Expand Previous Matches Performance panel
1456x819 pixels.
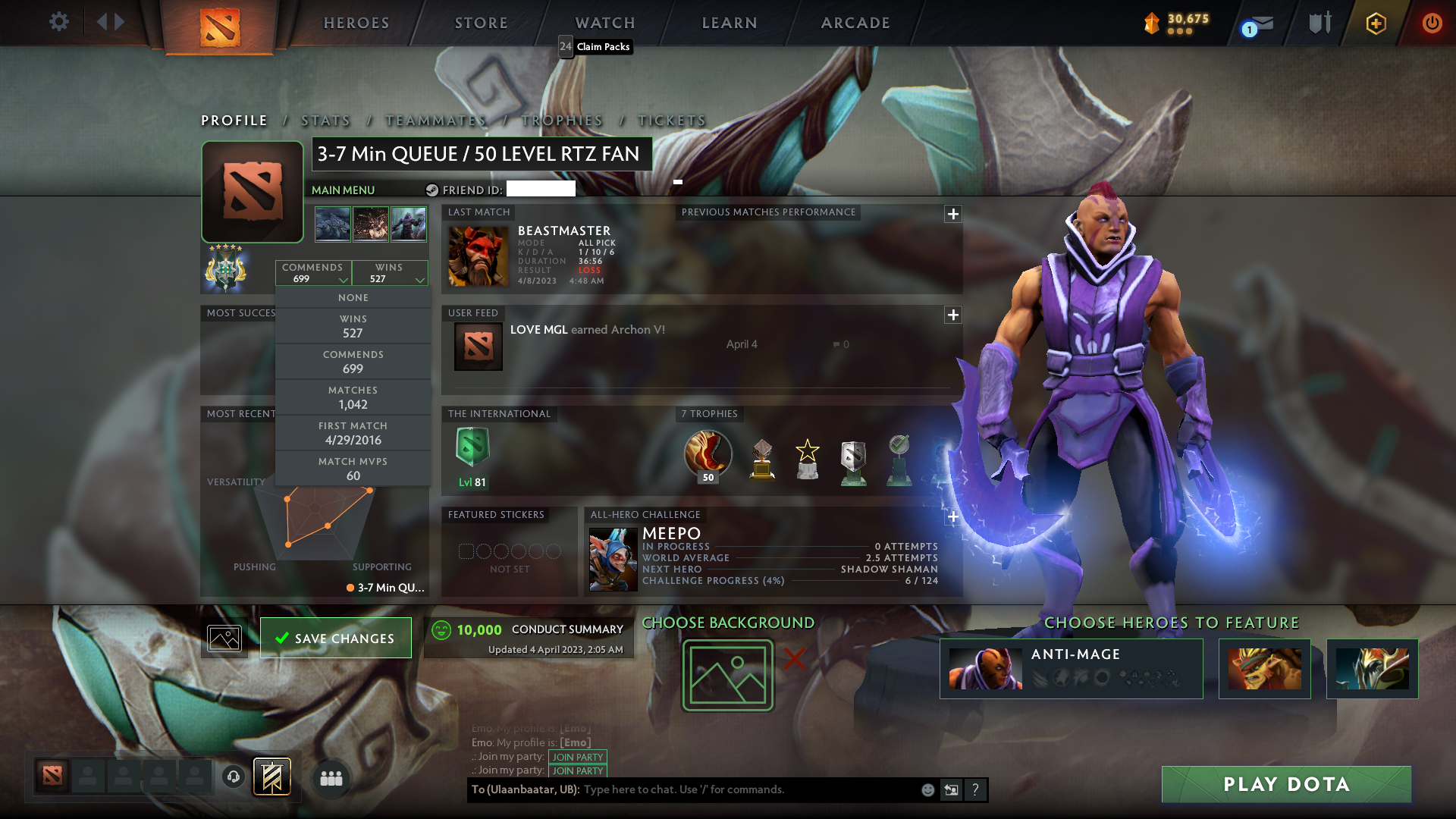tap(953, 215)
